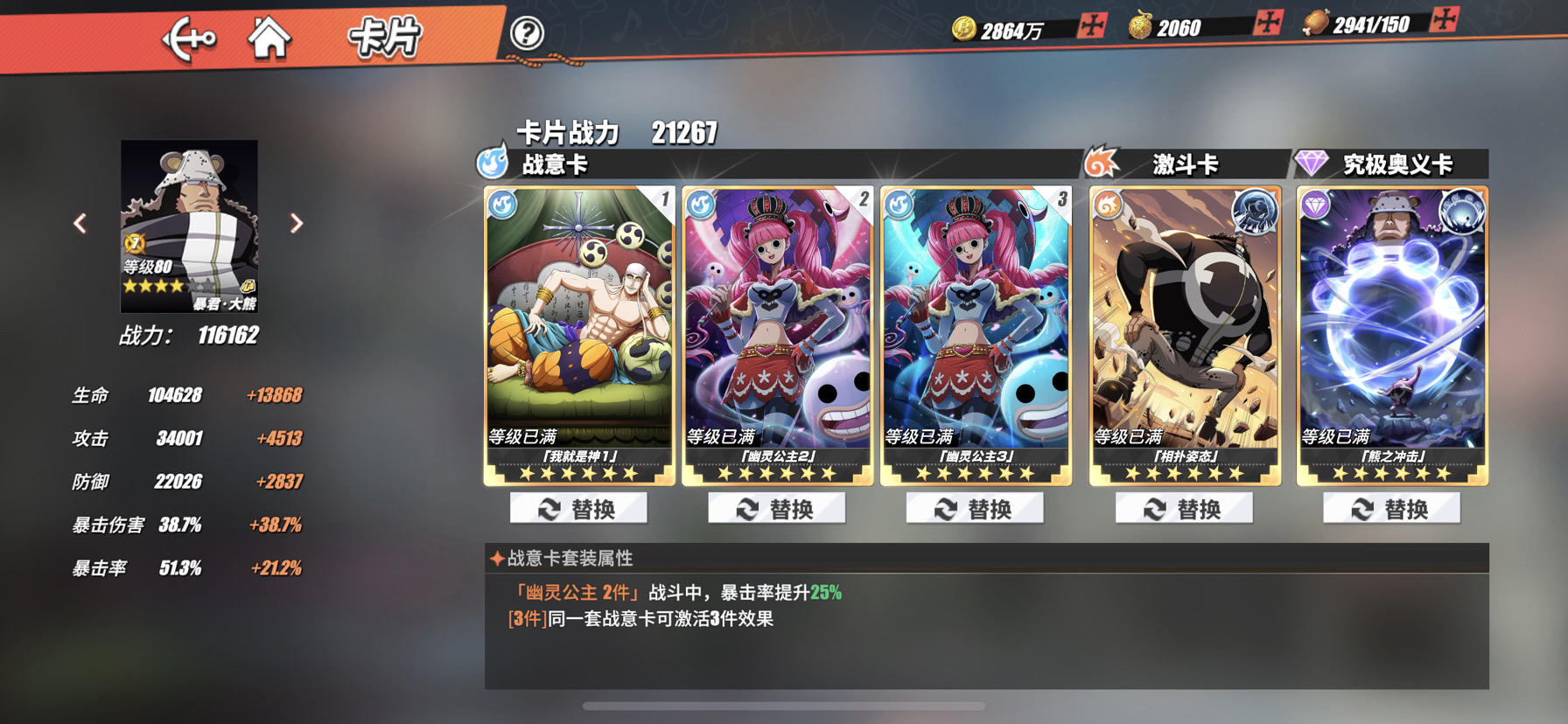The height and width of the screenshot is (724, 1568).
Task: Click the home icon in the top bar
Action: (271, 37)
